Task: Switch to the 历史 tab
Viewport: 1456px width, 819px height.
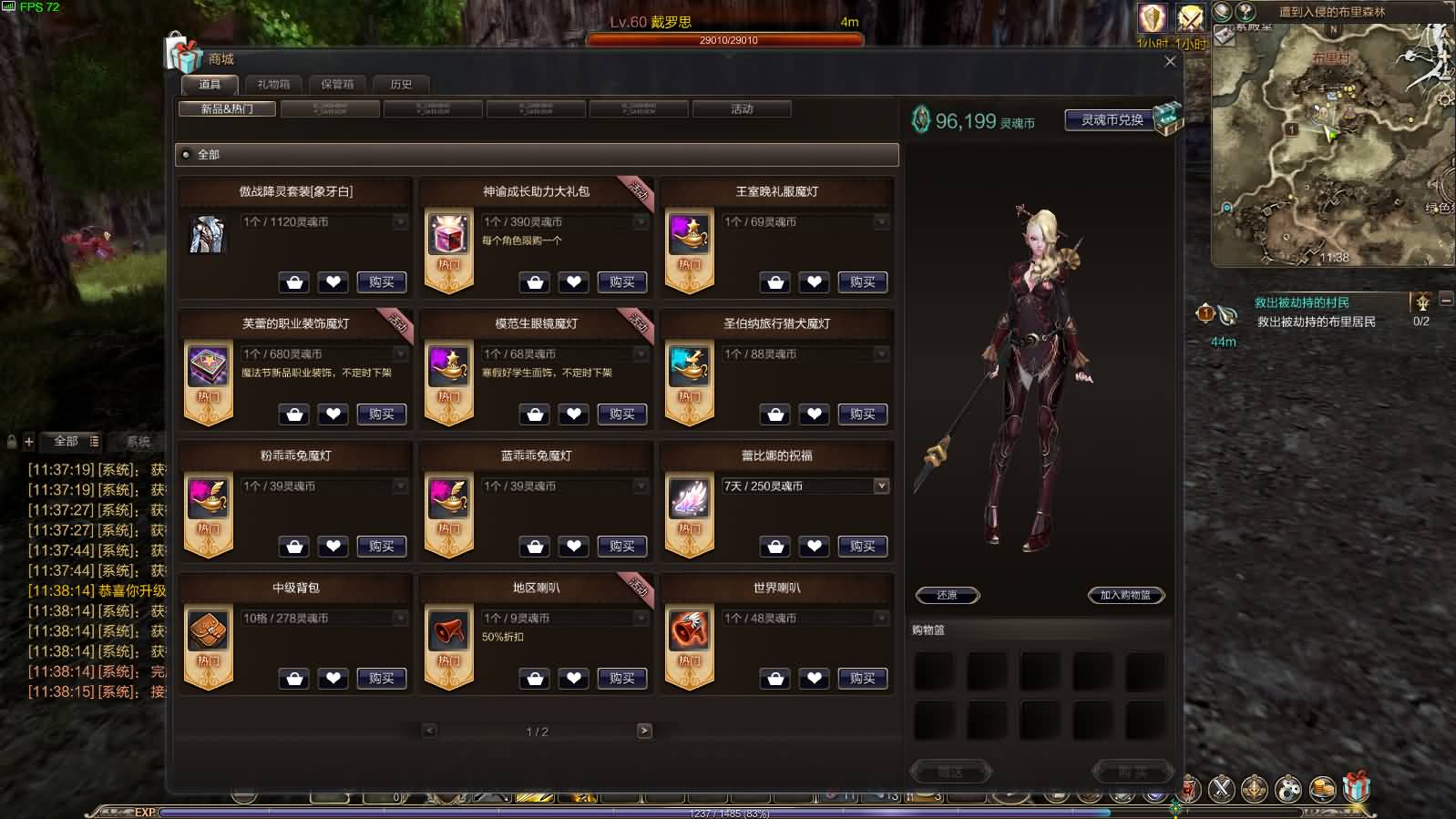Action: tap(402, 85)
